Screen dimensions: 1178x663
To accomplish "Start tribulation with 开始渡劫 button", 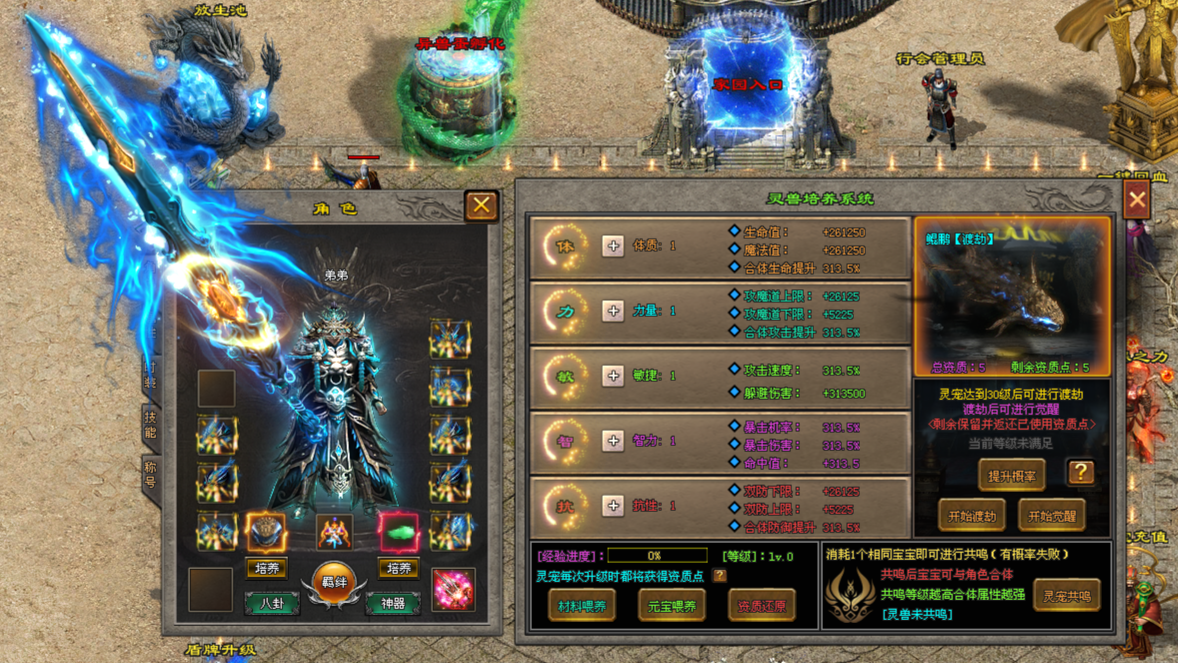I will [x=971, y=516].
